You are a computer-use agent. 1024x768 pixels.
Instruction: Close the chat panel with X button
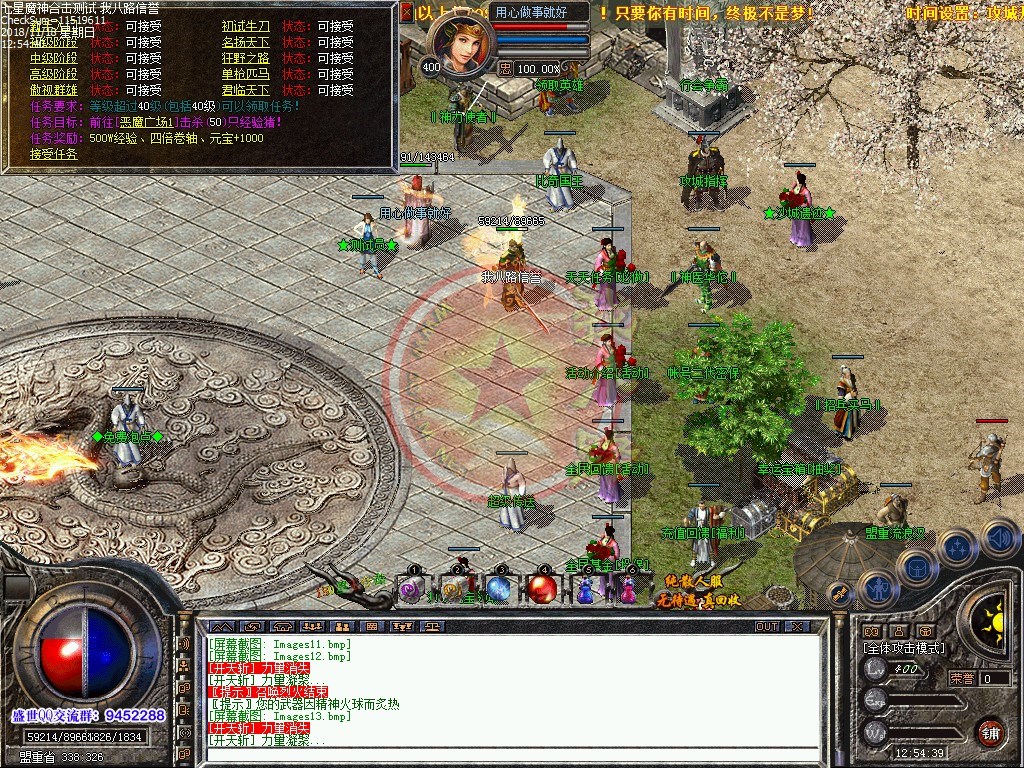click(x=797, y=626)
